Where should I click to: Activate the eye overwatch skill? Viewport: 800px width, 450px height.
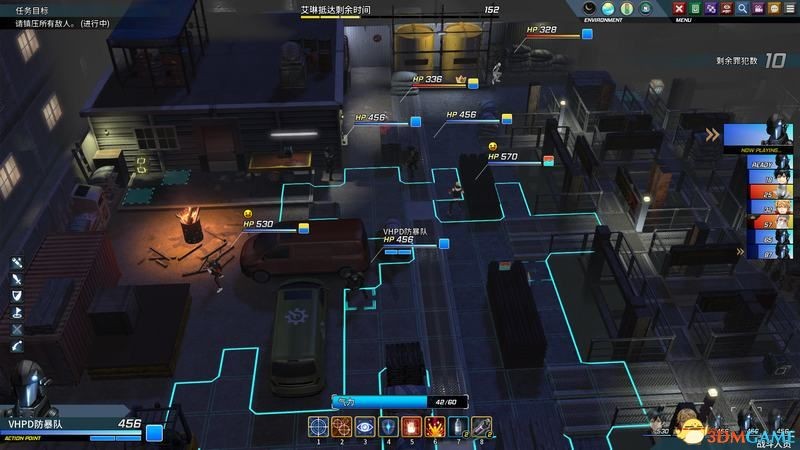(364, 426)
